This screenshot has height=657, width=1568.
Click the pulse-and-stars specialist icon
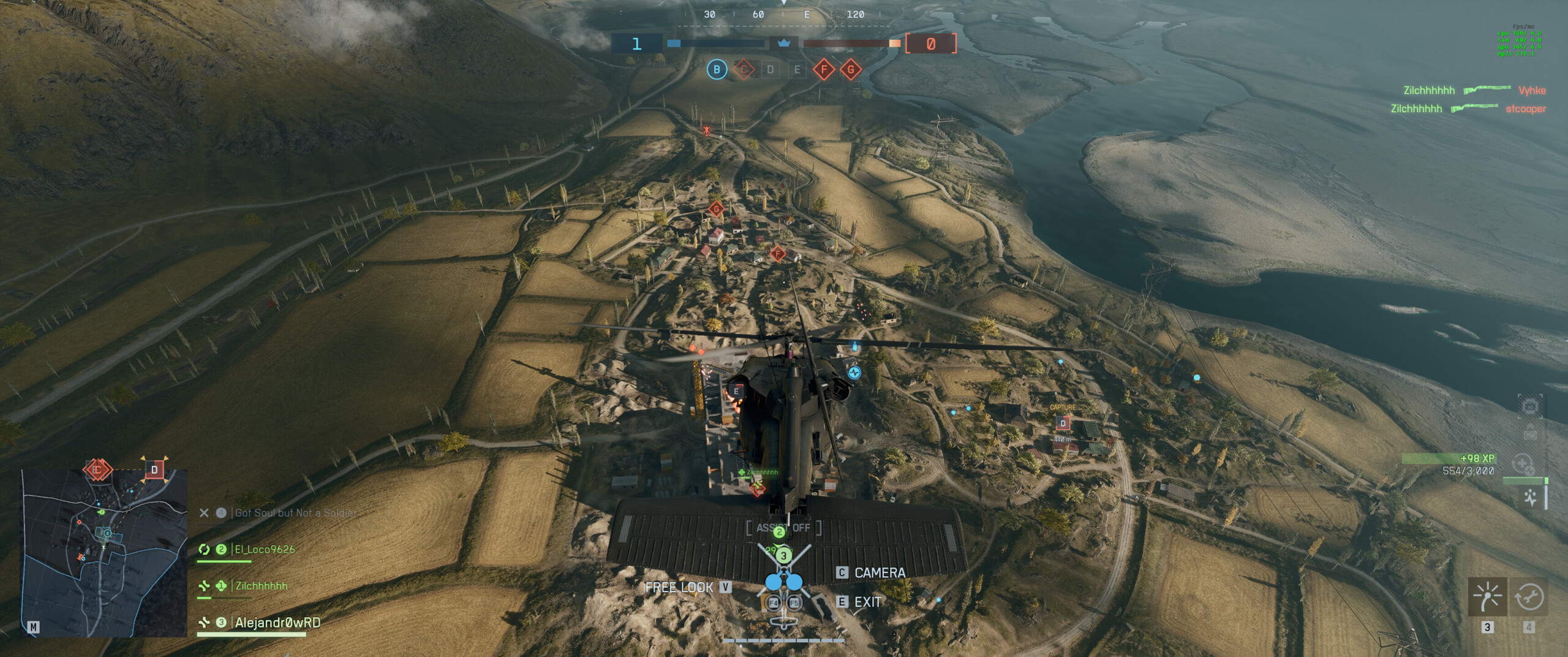(1531, 498)
